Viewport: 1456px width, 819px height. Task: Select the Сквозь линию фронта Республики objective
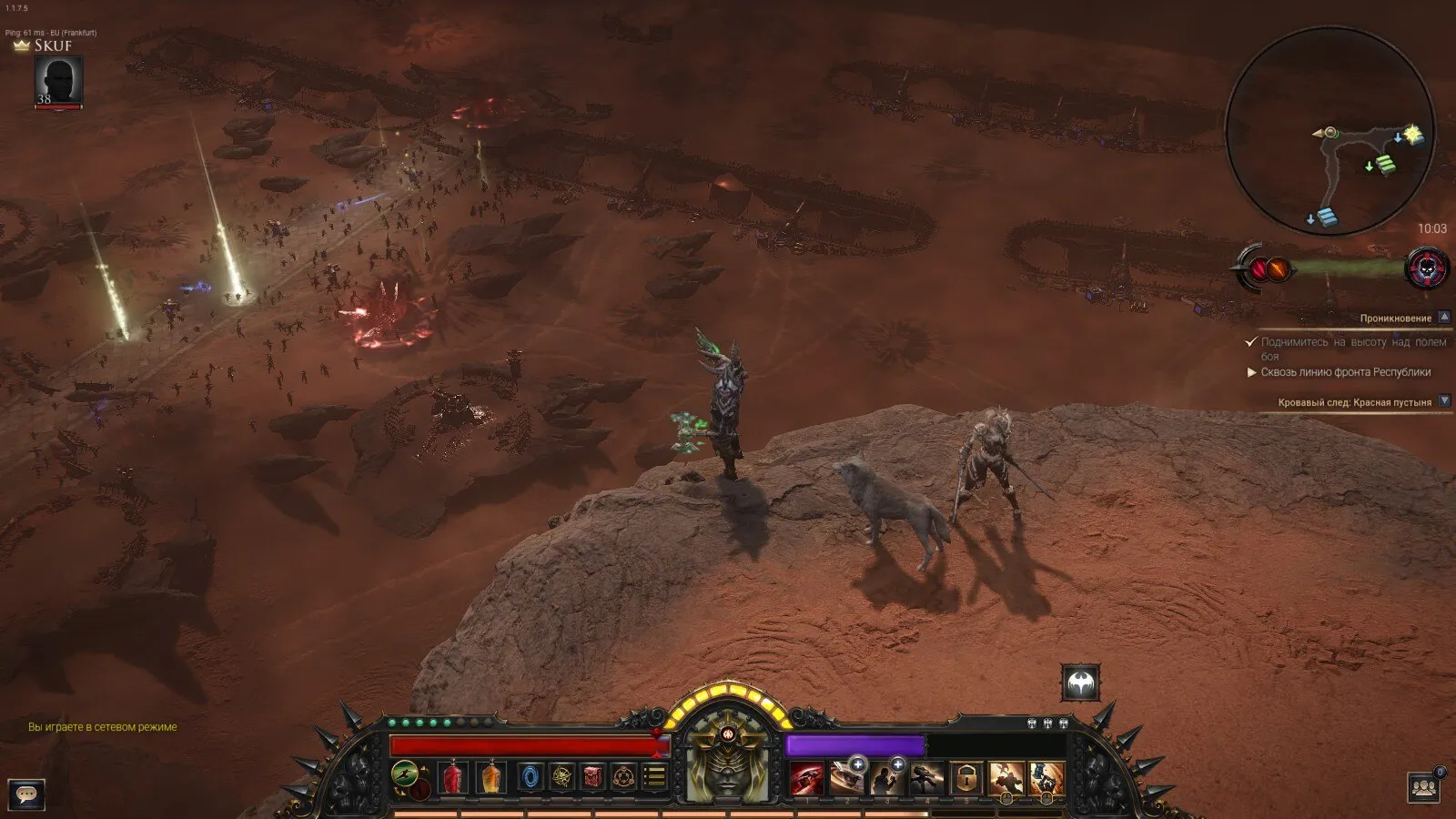point(1345,372)
